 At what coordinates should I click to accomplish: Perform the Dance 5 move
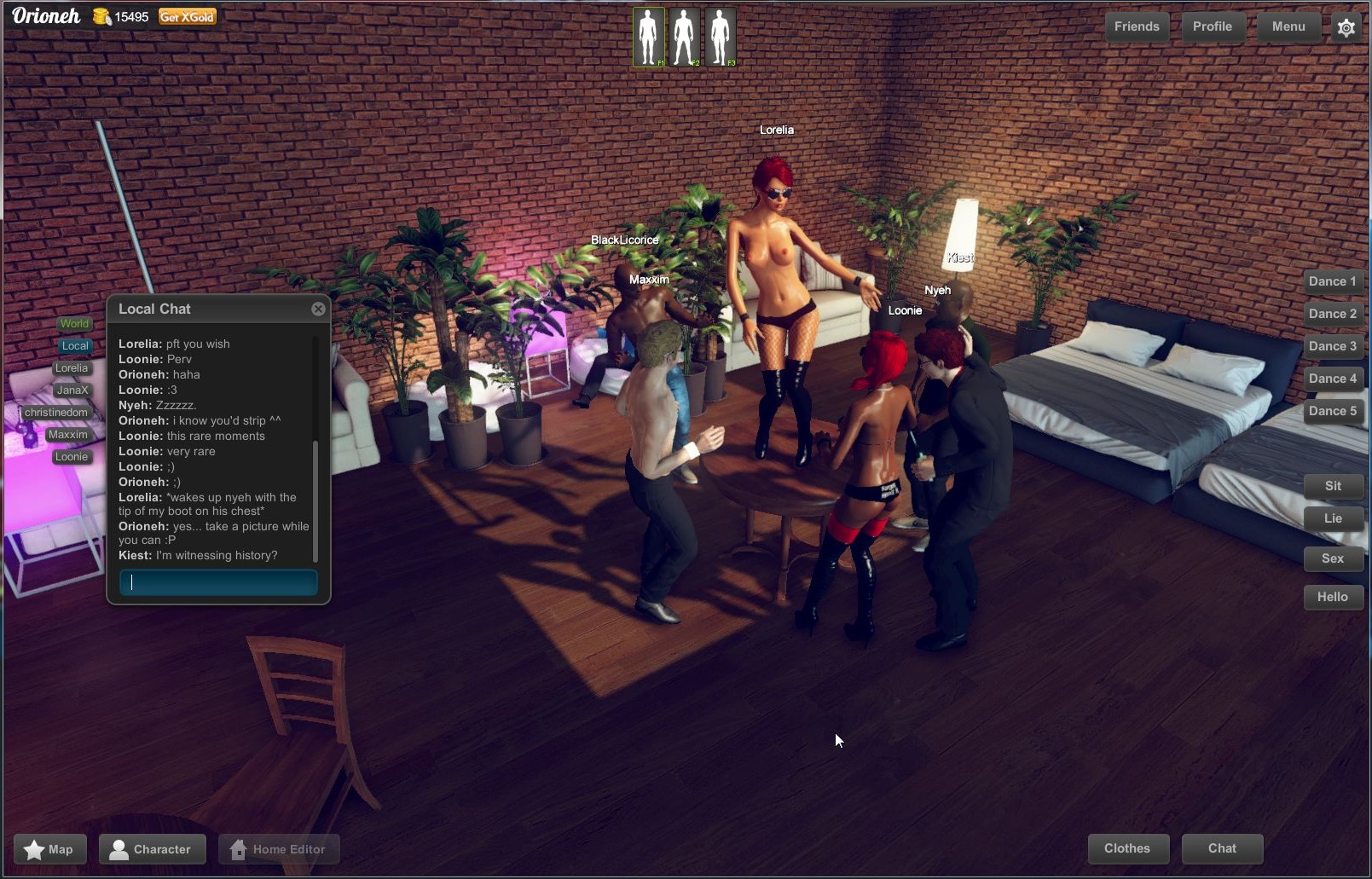pyautogui.click(x=1334, y=410)
